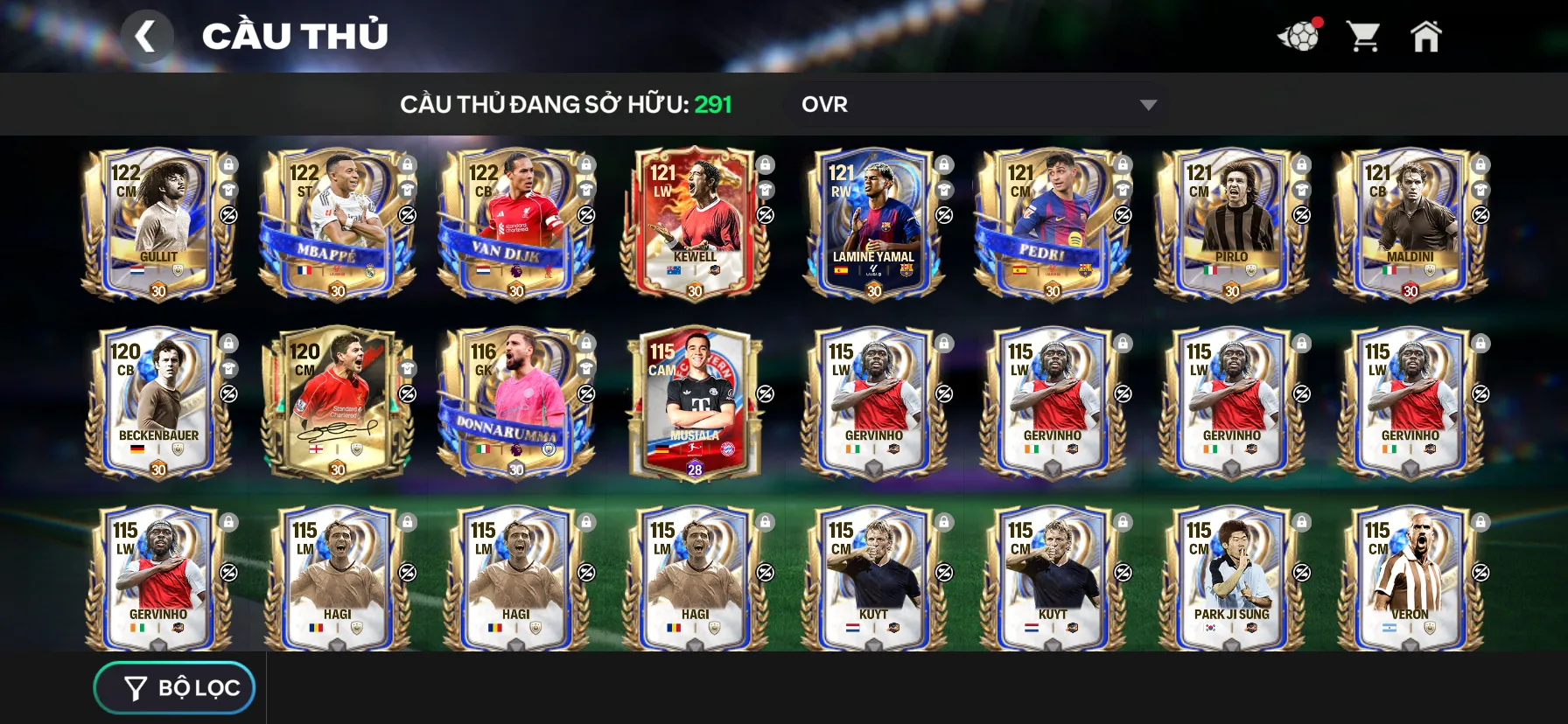Screen dimensions: 1568x724
Task: Select Musiala's player card
Action: pyautogui.click(x=696, y=402)
